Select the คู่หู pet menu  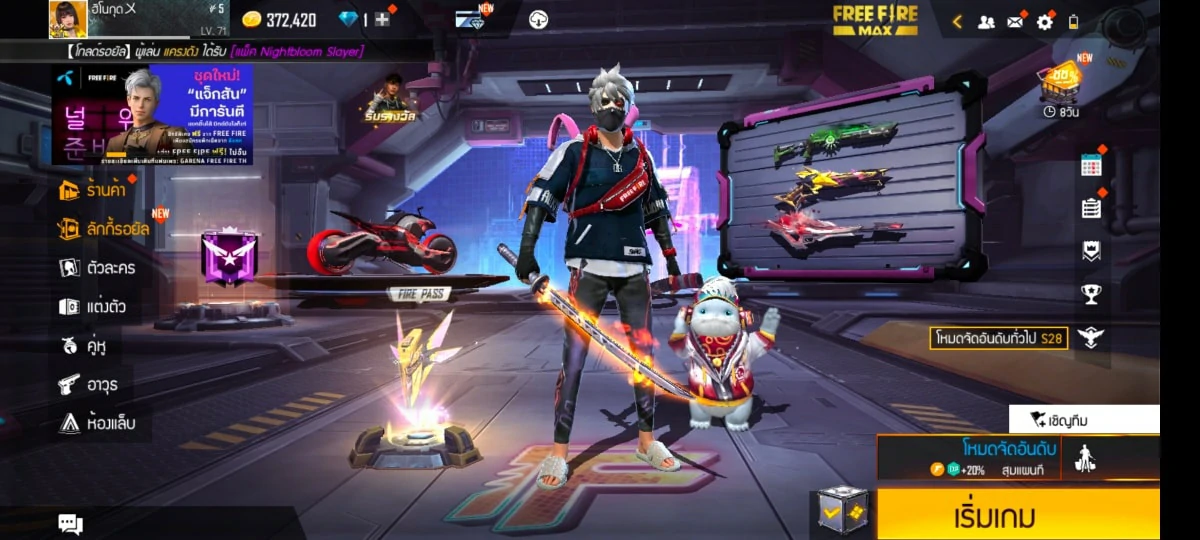83,345
